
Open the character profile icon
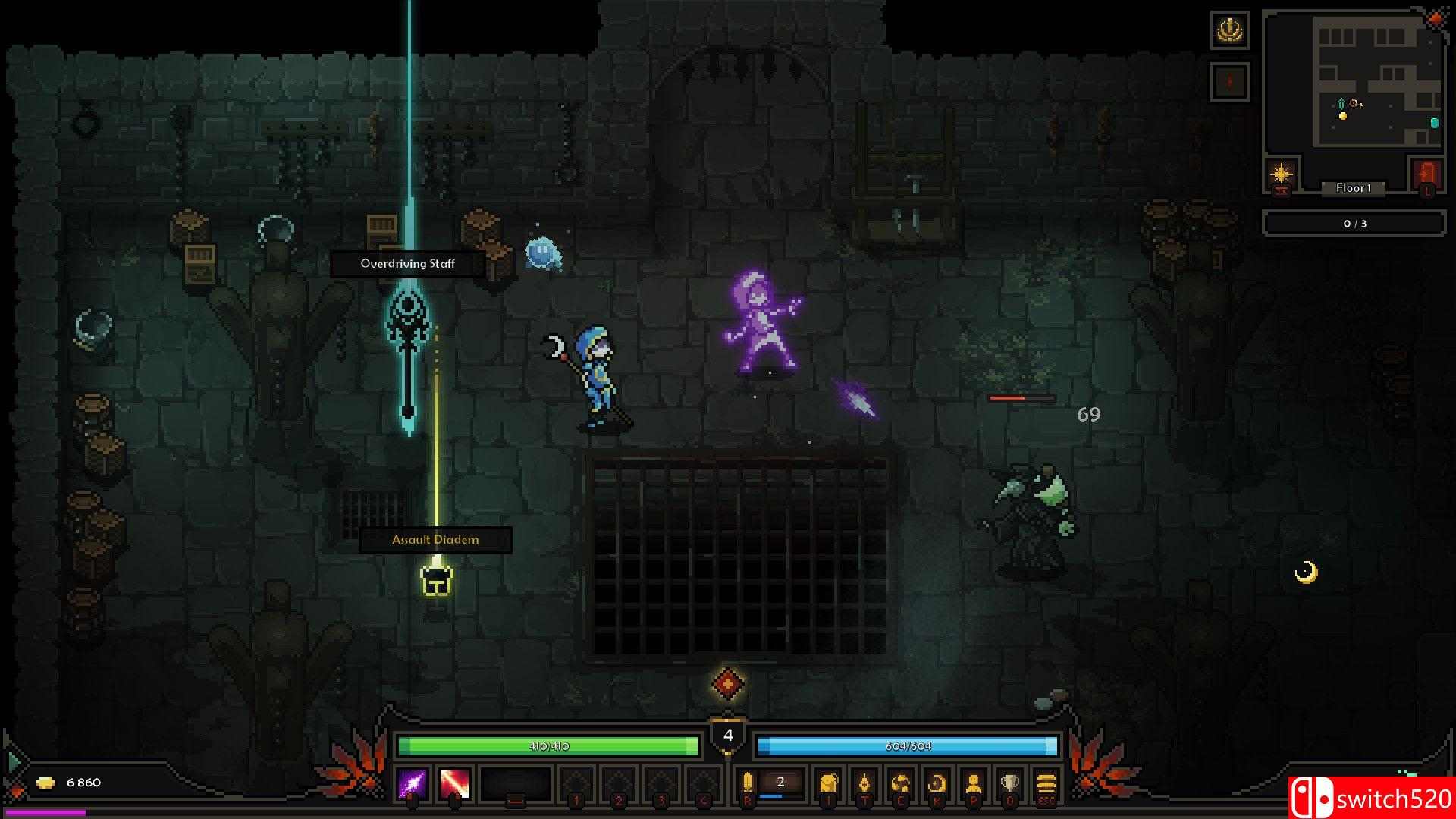tap(974, 783)
